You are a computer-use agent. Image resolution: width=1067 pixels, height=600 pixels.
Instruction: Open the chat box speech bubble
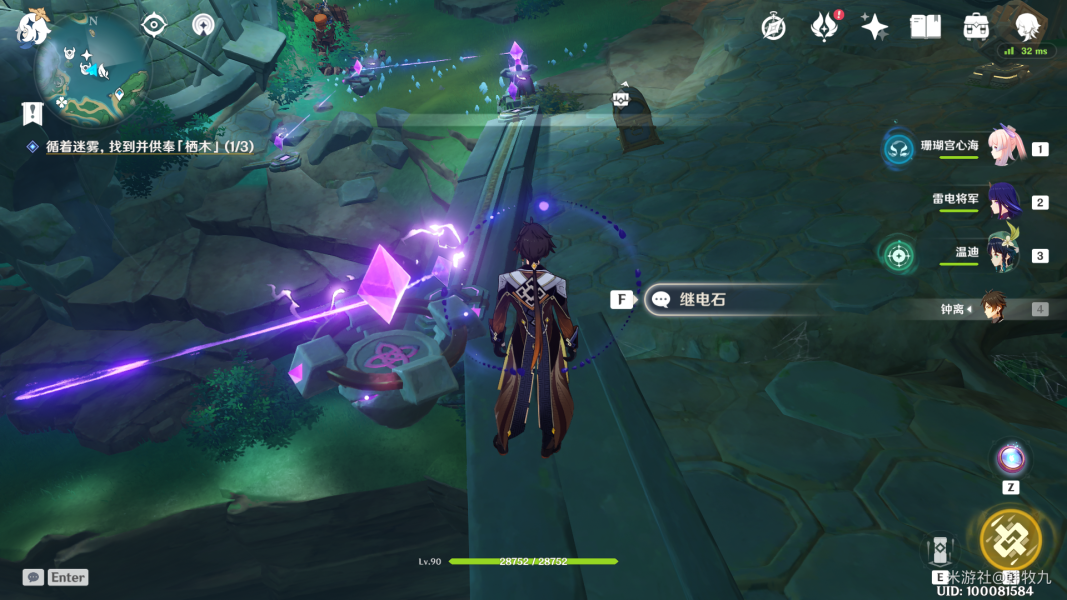(33, 577)
